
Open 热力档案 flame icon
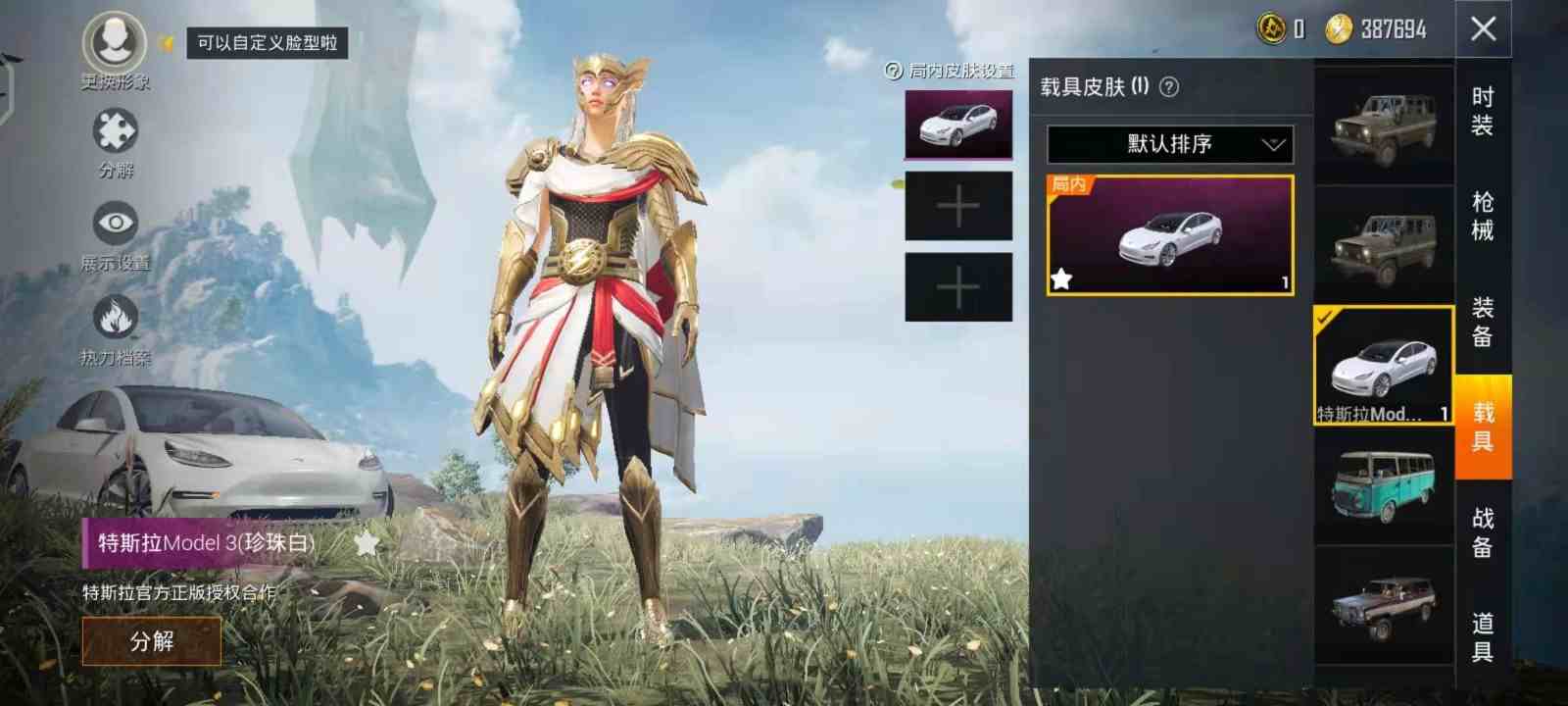point(114,316)
